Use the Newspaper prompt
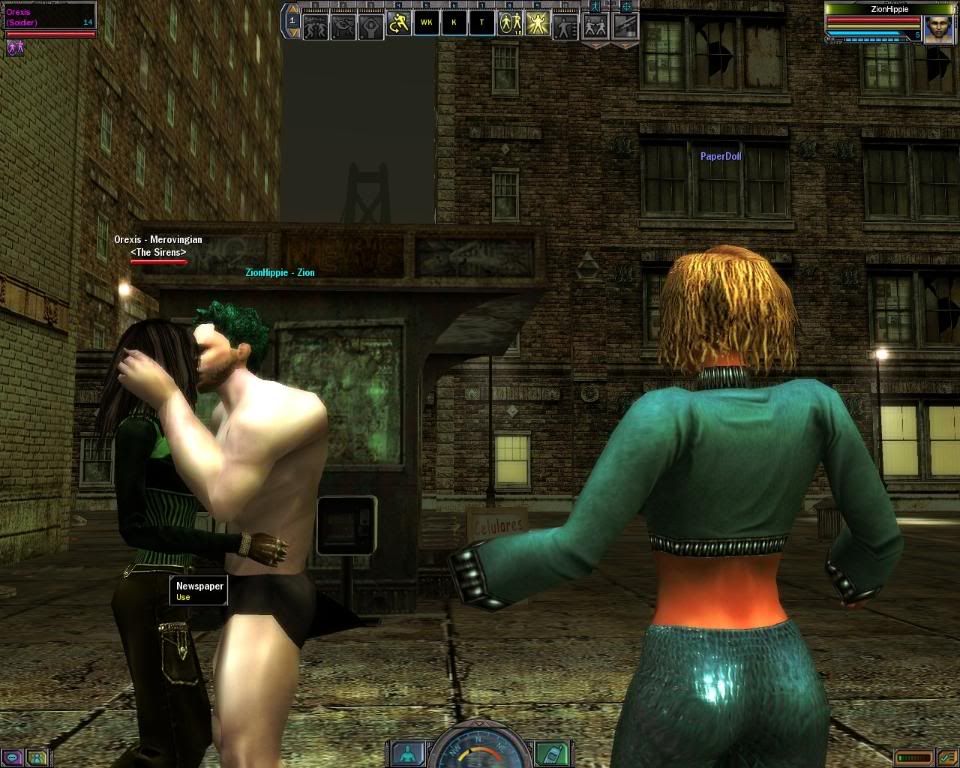 click(x=198, y=590)
